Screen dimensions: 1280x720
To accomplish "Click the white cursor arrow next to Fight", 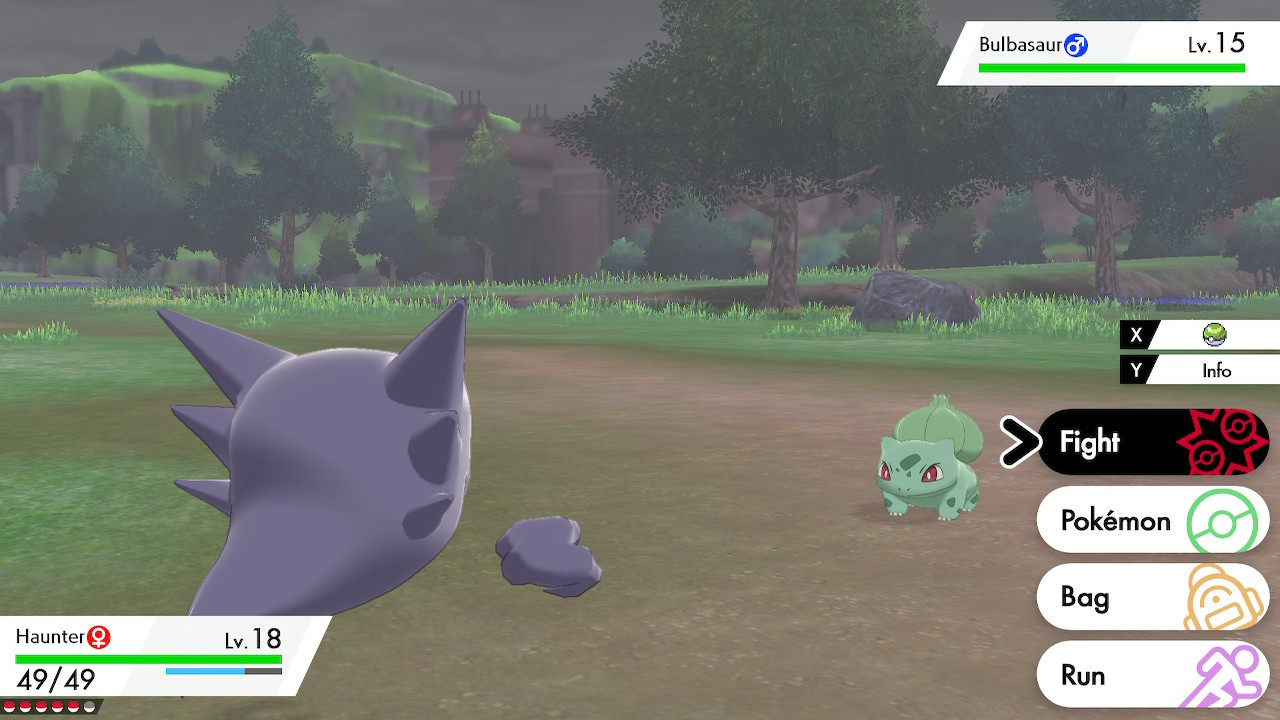I will pyautogui.click(x=1018, y=441).
